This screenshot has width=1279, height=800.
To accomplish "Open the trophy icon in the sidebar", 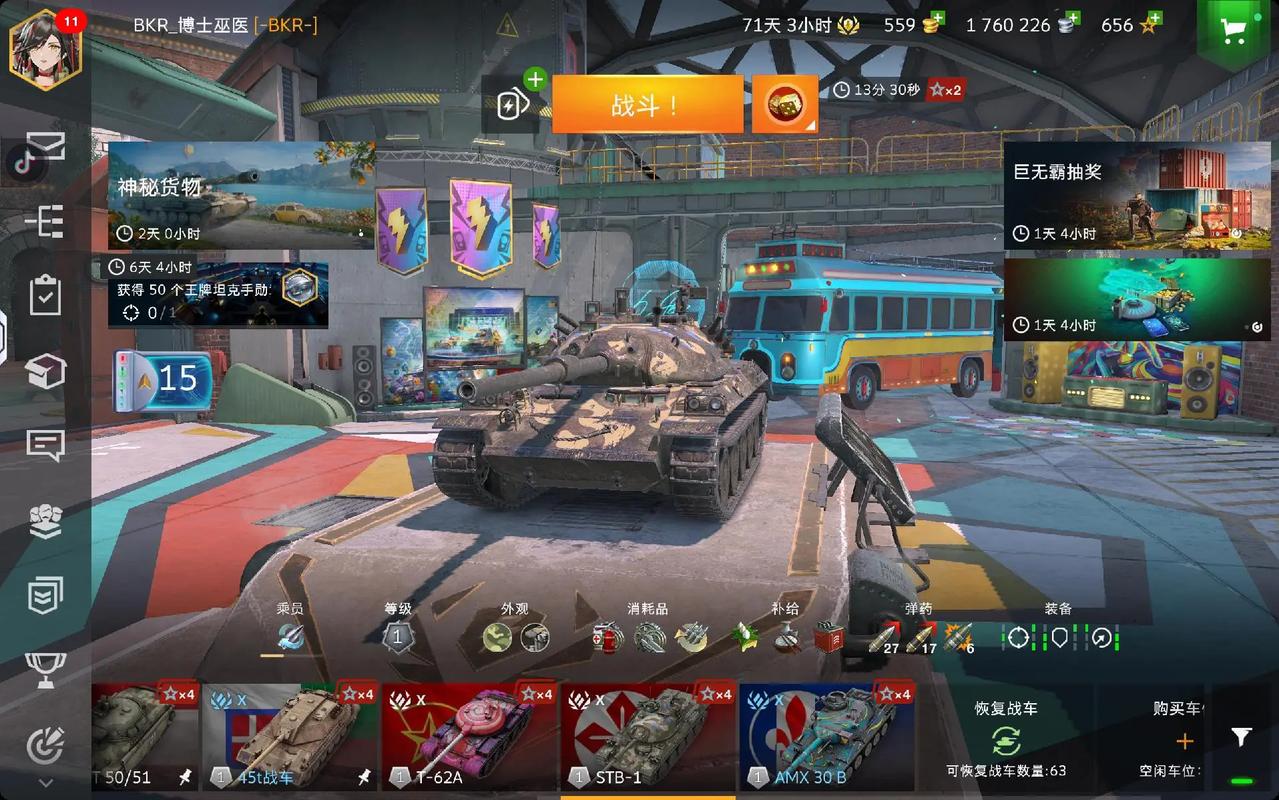I will pos(46,669).
